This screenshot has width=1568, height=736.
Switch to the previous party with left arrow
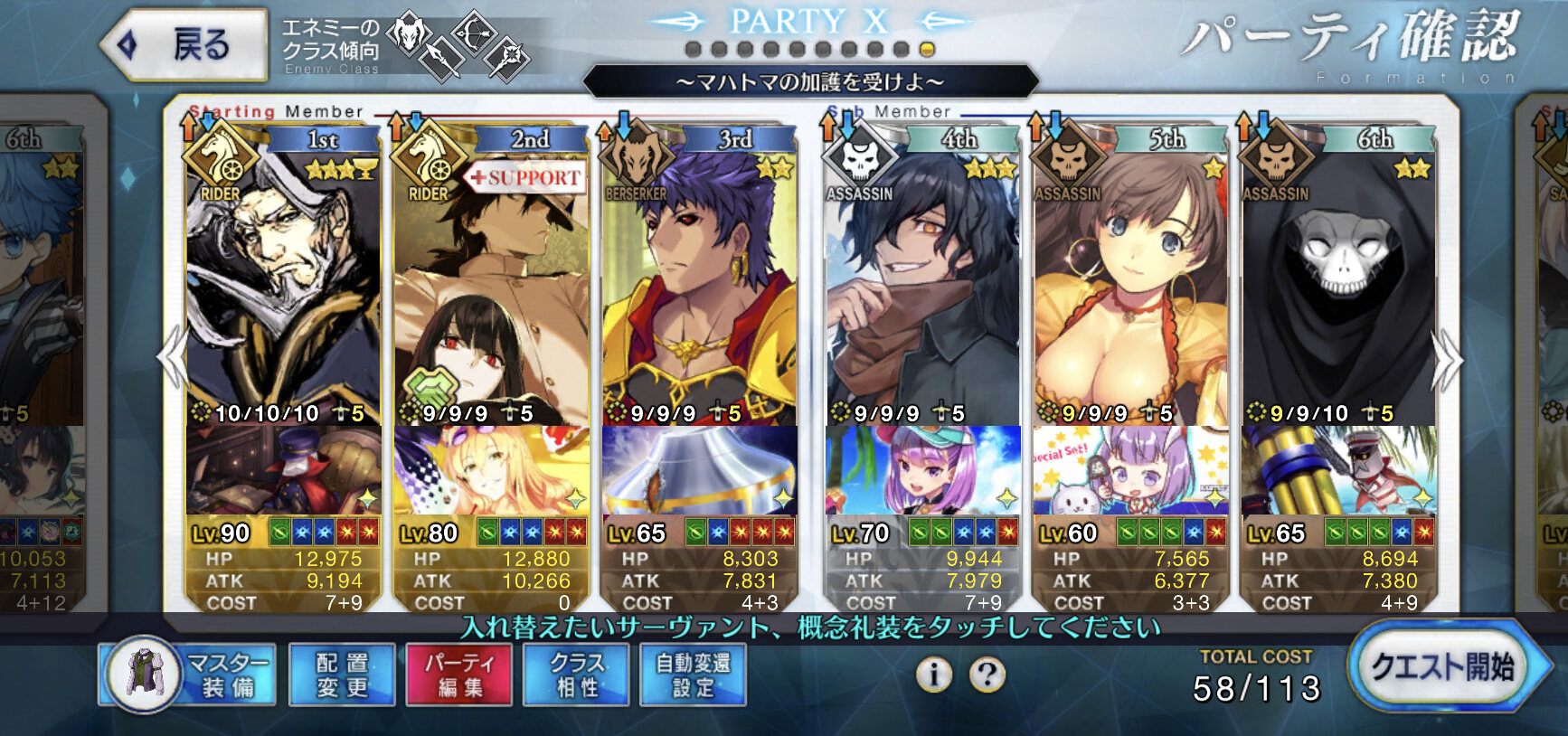click(x=171, y=359)
